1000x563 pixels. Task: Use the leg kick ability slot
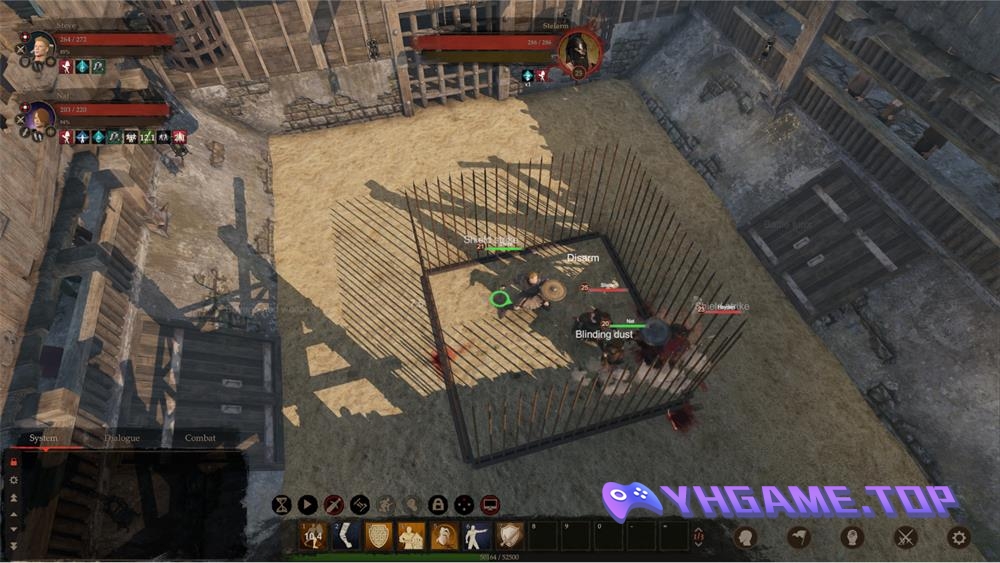click(345, 536)
